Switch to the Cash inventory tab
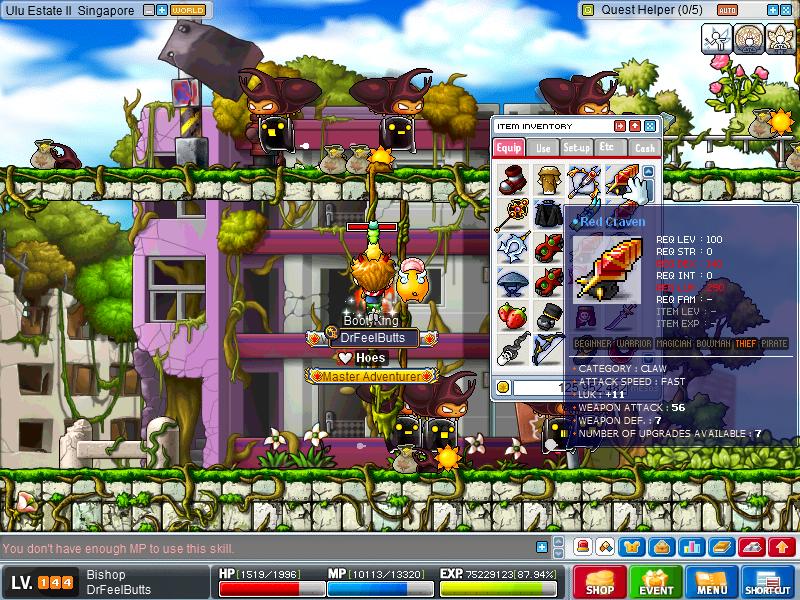This screenshot has height=600, width=800. (645, 147)
